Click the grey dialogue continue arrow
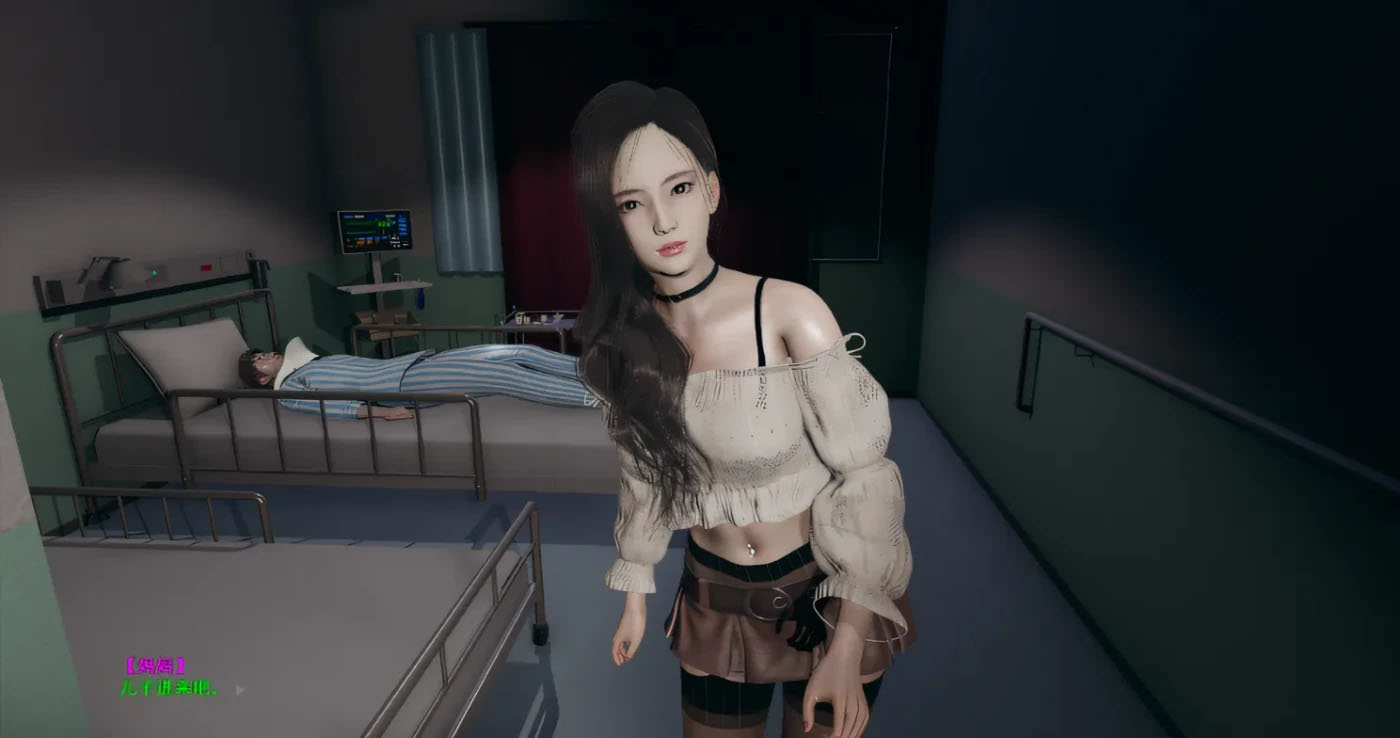This screenshot has width=1400, height=738. (239, 689)
